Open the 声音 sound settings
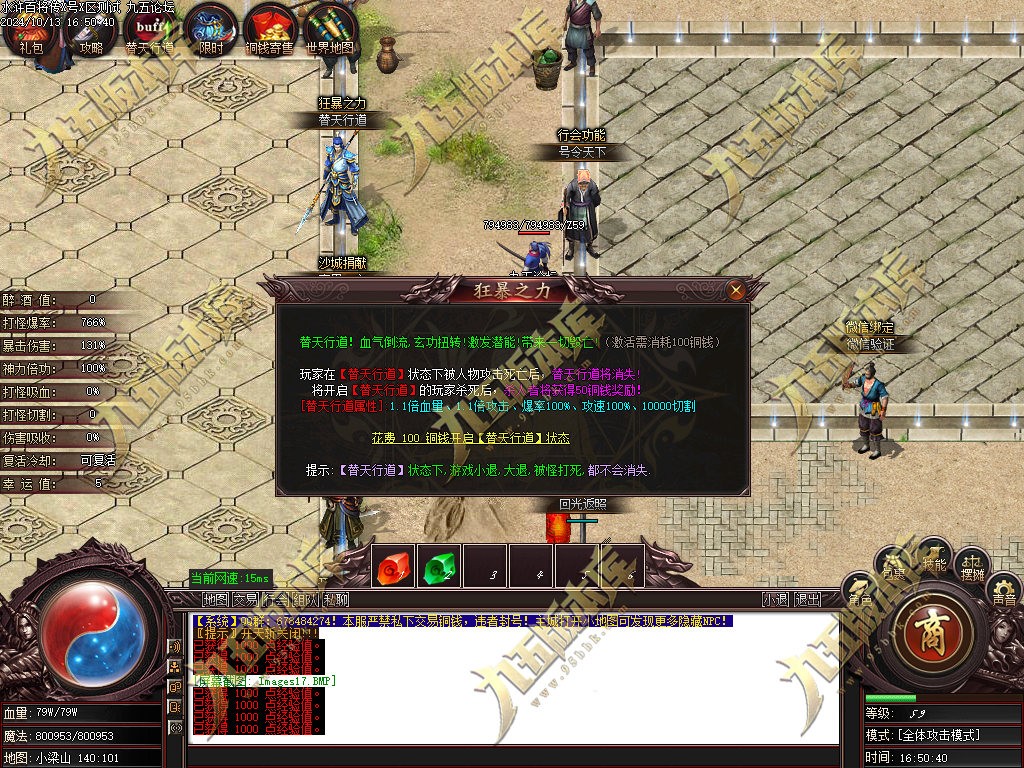This screenshot has height=768, width=1024. point(1003,592)
